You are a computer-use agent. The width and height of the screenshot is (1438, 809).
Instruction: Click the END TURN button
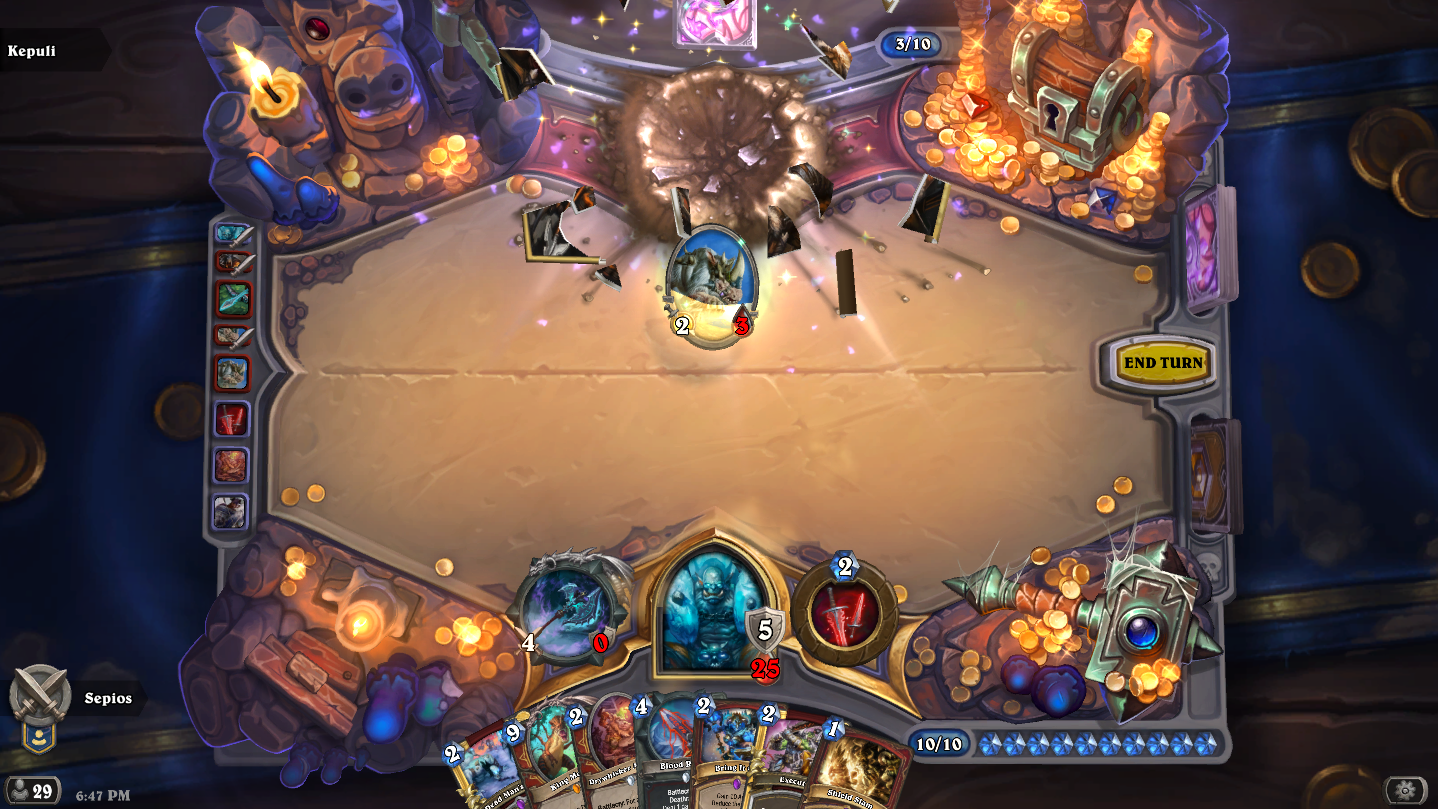tap(1162, 363)
